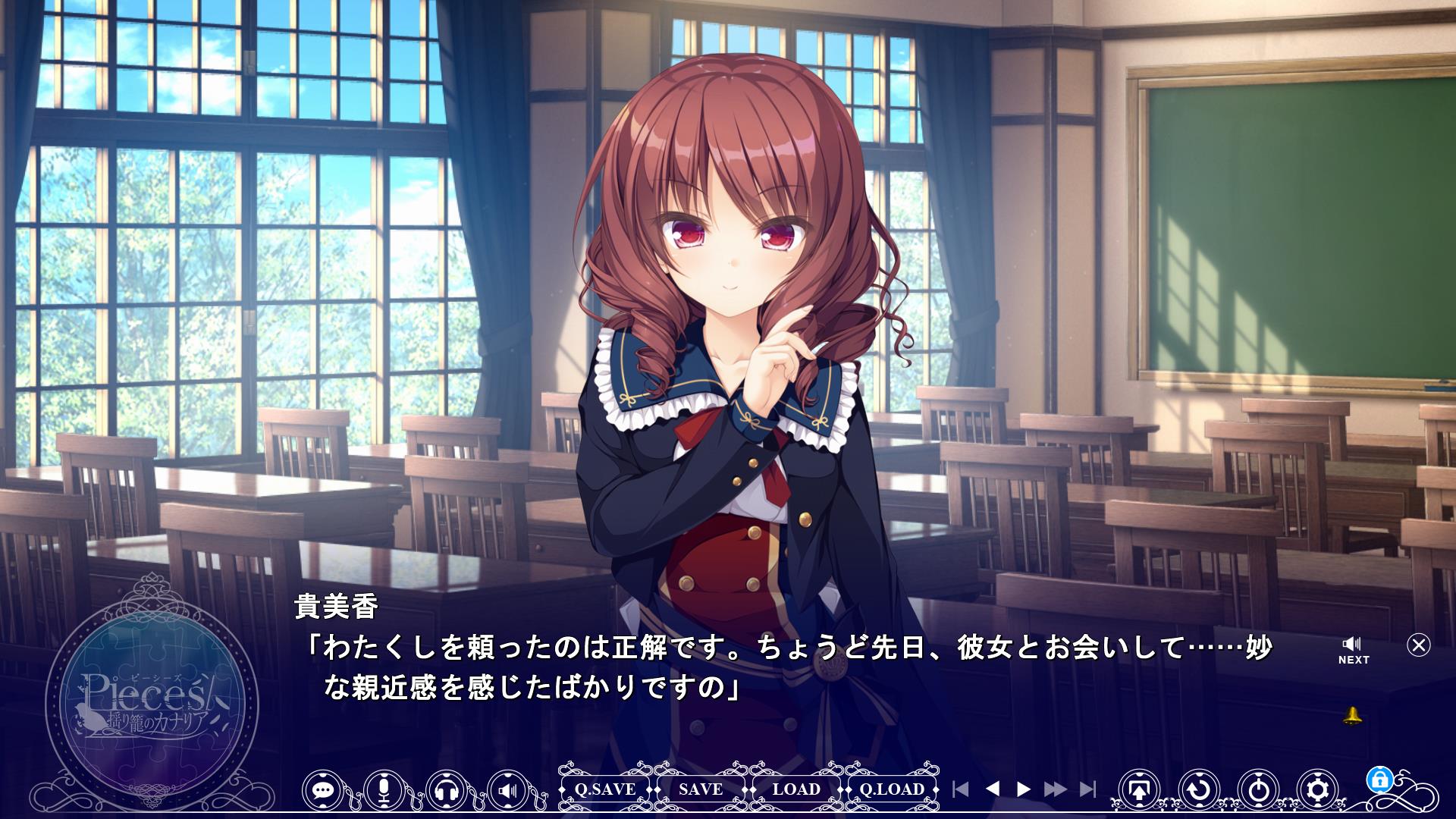1456x819 pixels.
Task: Open the speech bubble backlog icon
Action: pyautogui.click(x=324, y=790)
